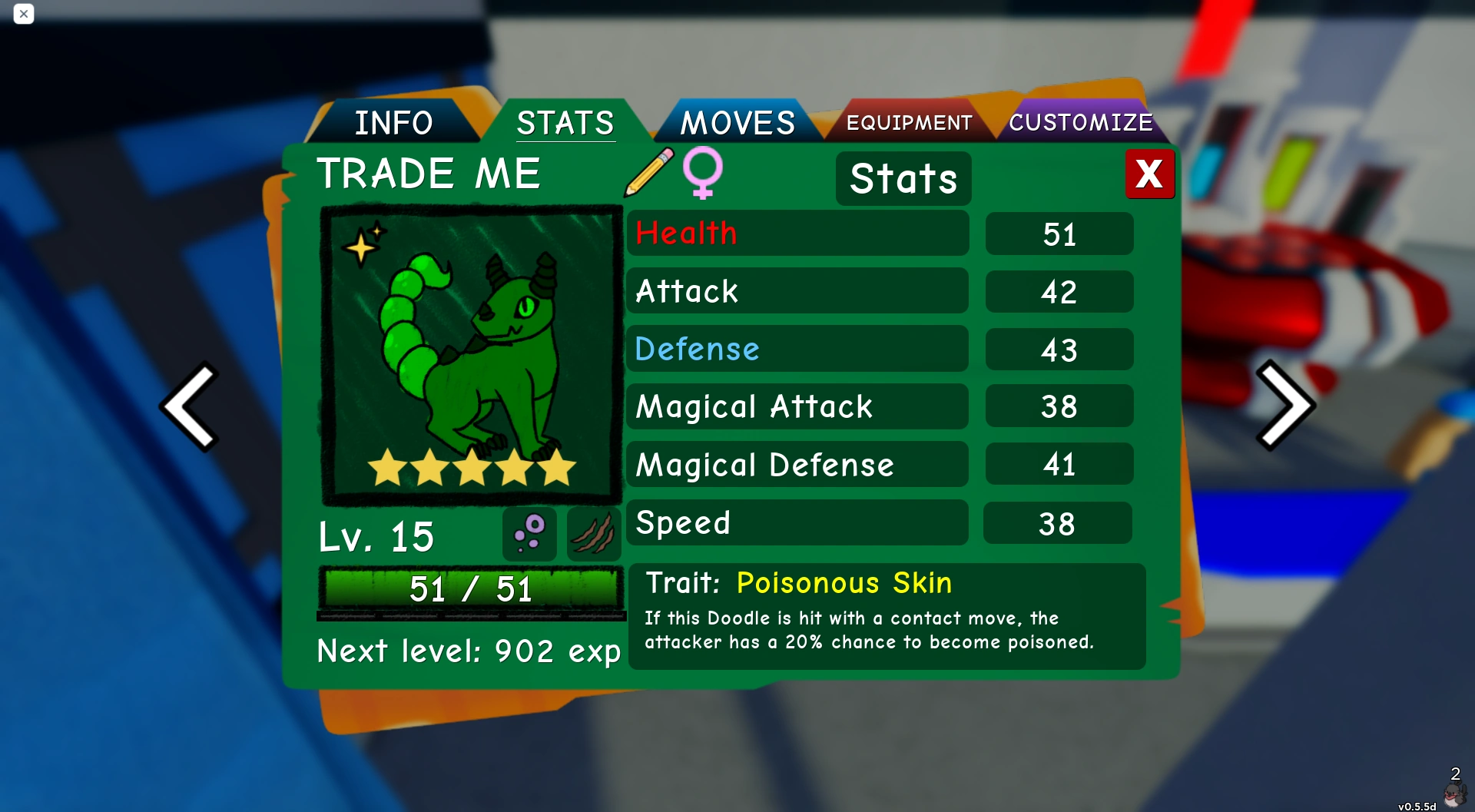Expand the Health stat row
This screenshot has width=1475, height=812.
(798, 234)
